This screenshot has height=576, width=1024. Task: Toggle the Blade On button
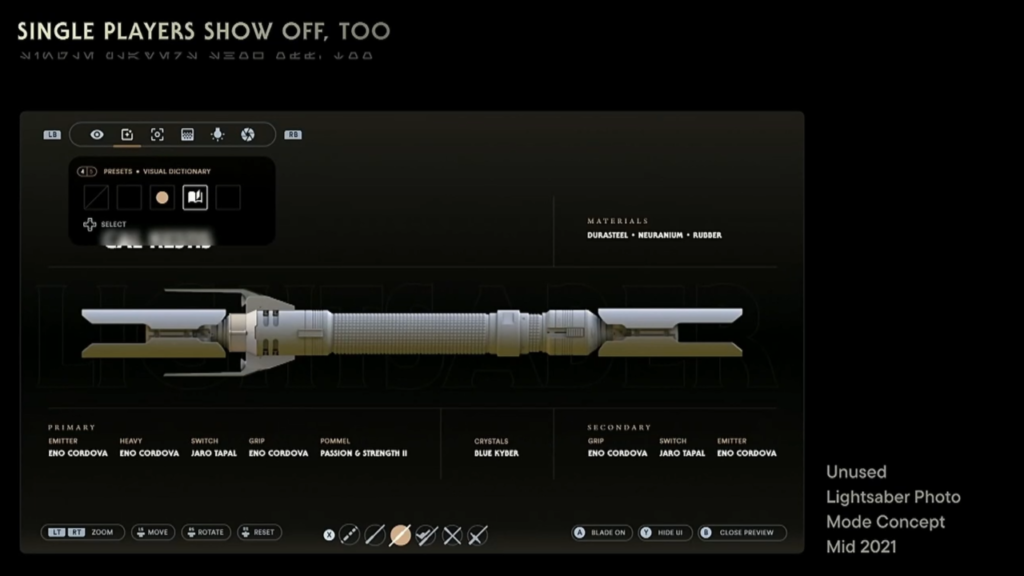click(x=601, y=533)
